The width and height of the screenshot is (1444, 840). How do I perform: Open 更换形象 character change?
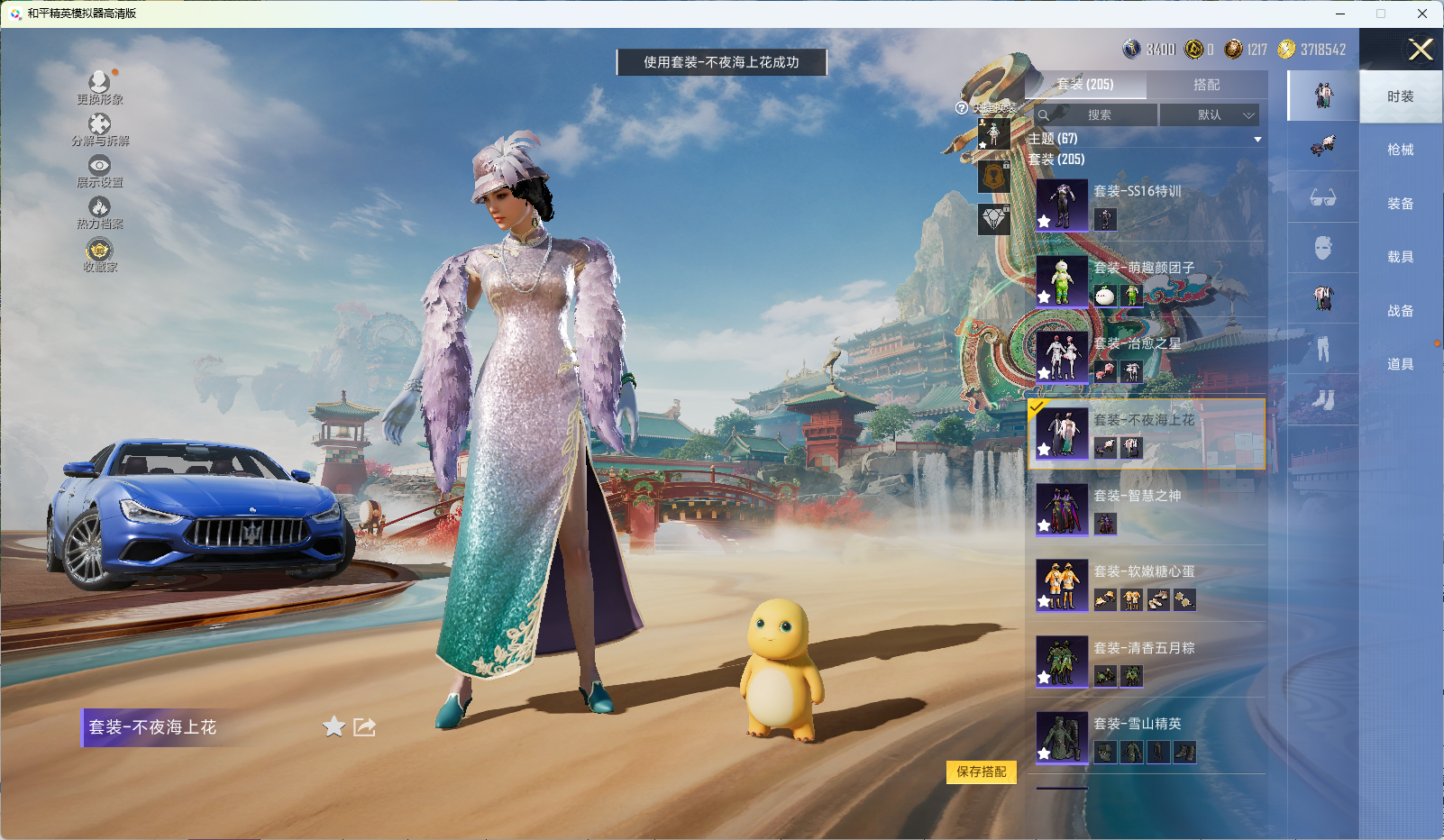(99, 87)
